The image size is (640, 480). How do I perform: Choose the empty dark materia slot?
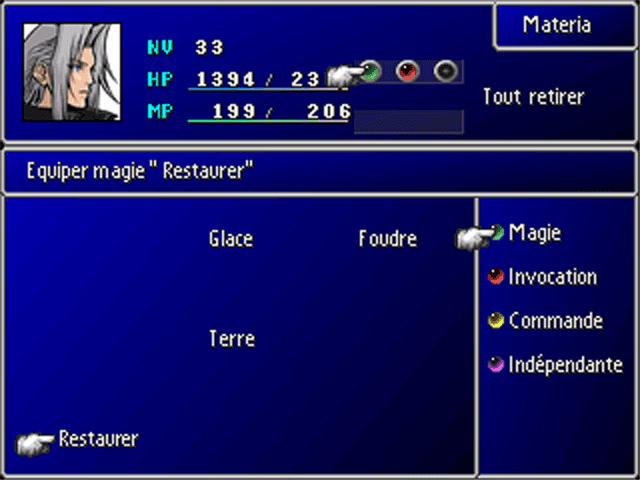[445, 71]
